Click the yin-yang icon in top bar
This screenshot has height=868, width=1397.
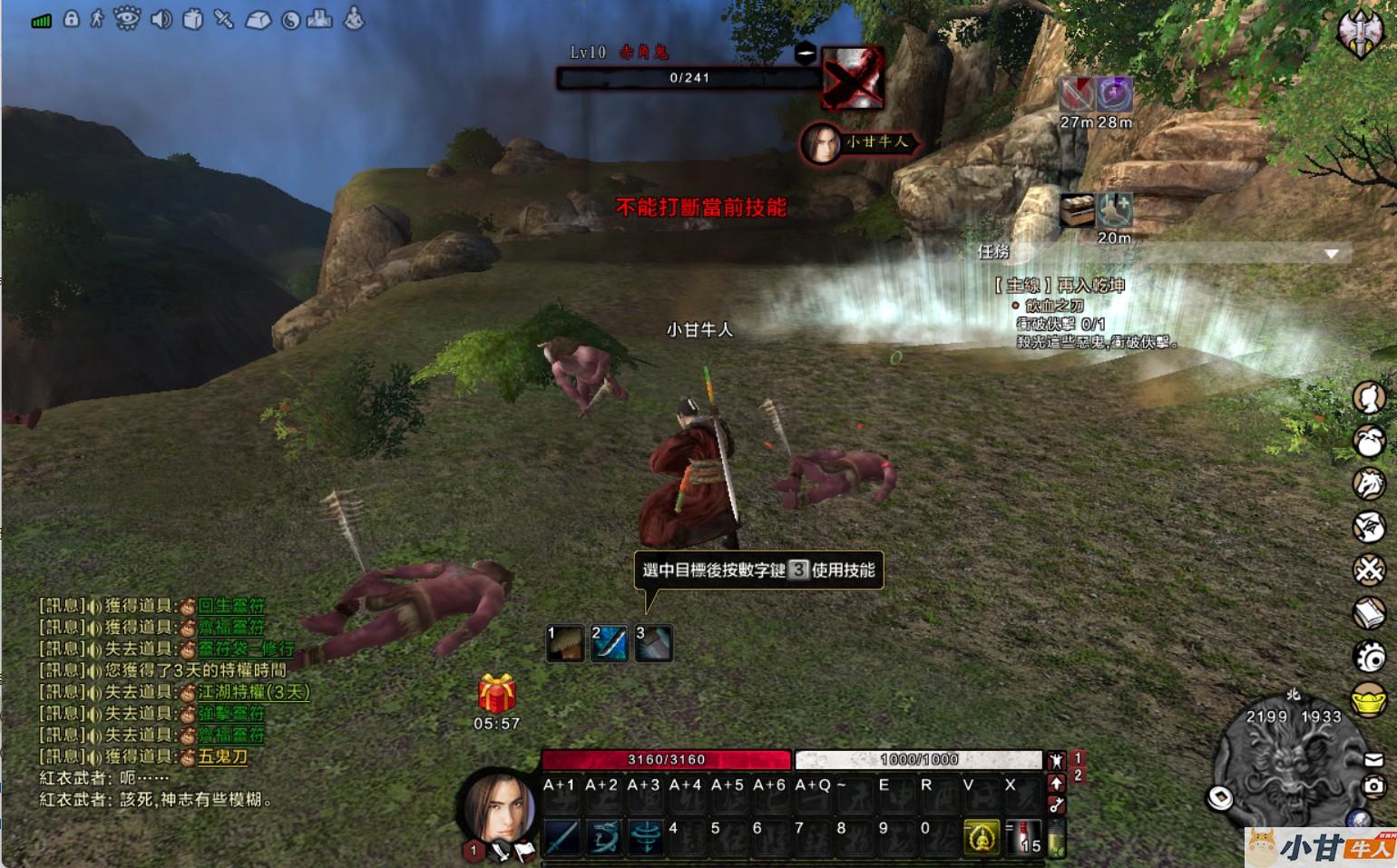tap(290, 20)
